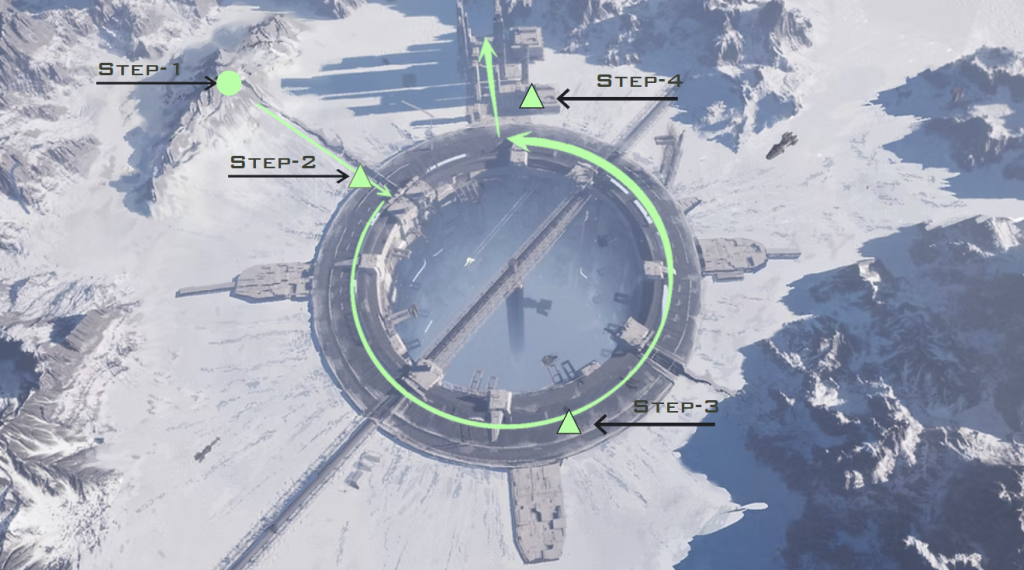Click the Step-2 triangle waypoint marker
This screenshot has width=1024, height=570.
tap(360, 178)
